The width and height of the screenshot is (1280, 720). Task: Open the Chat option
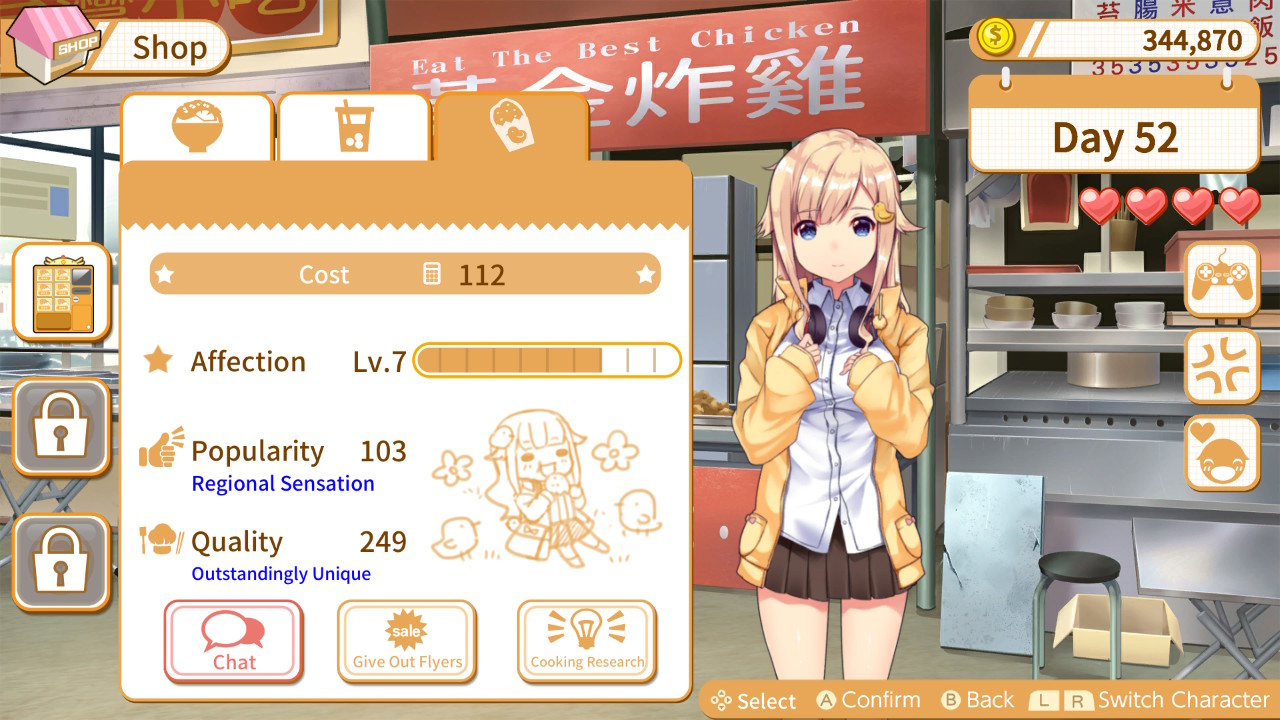click(234, 641)
